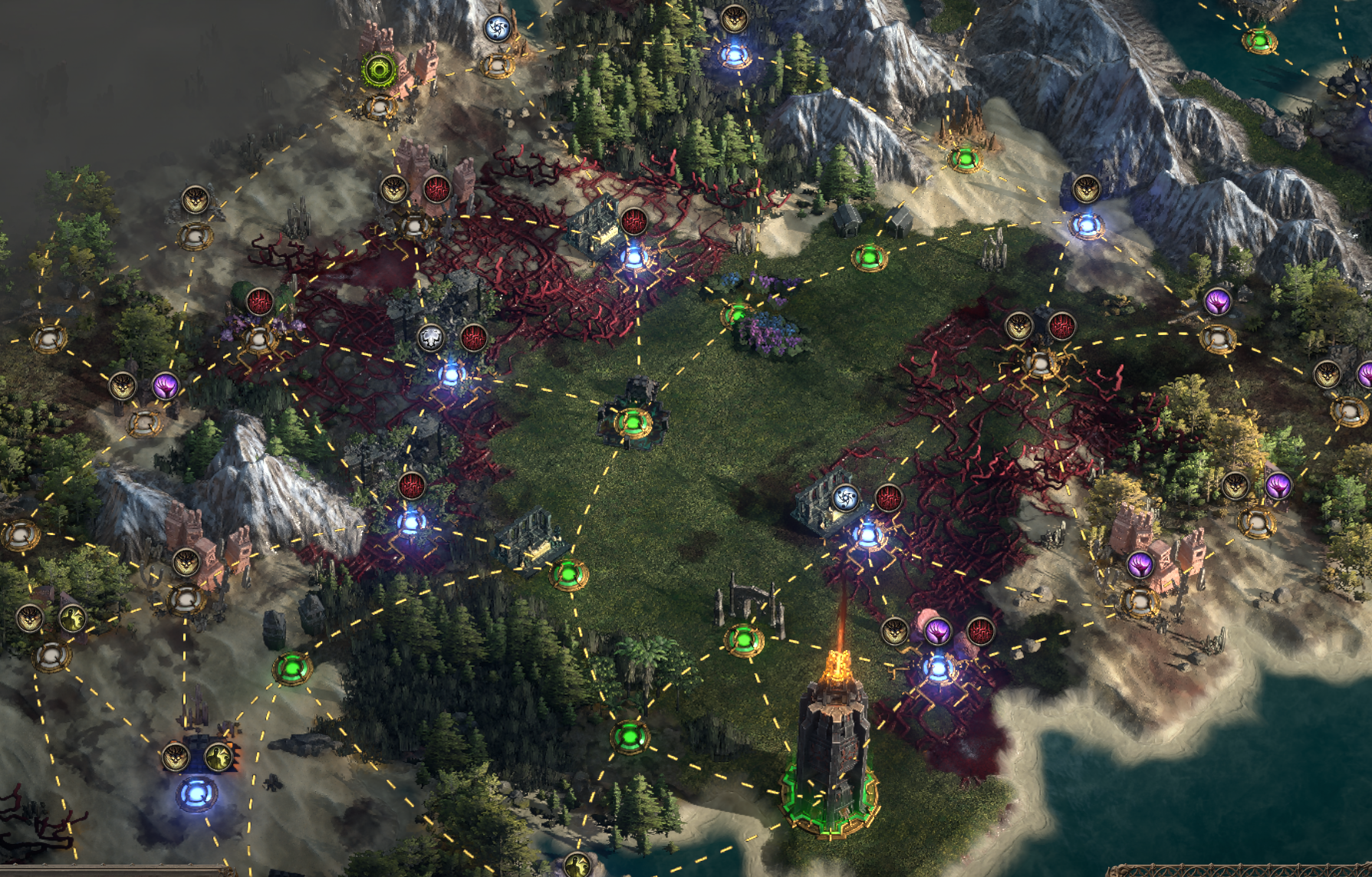
Task: Select blue node with boss, purple and red icons
Action: 937,668
